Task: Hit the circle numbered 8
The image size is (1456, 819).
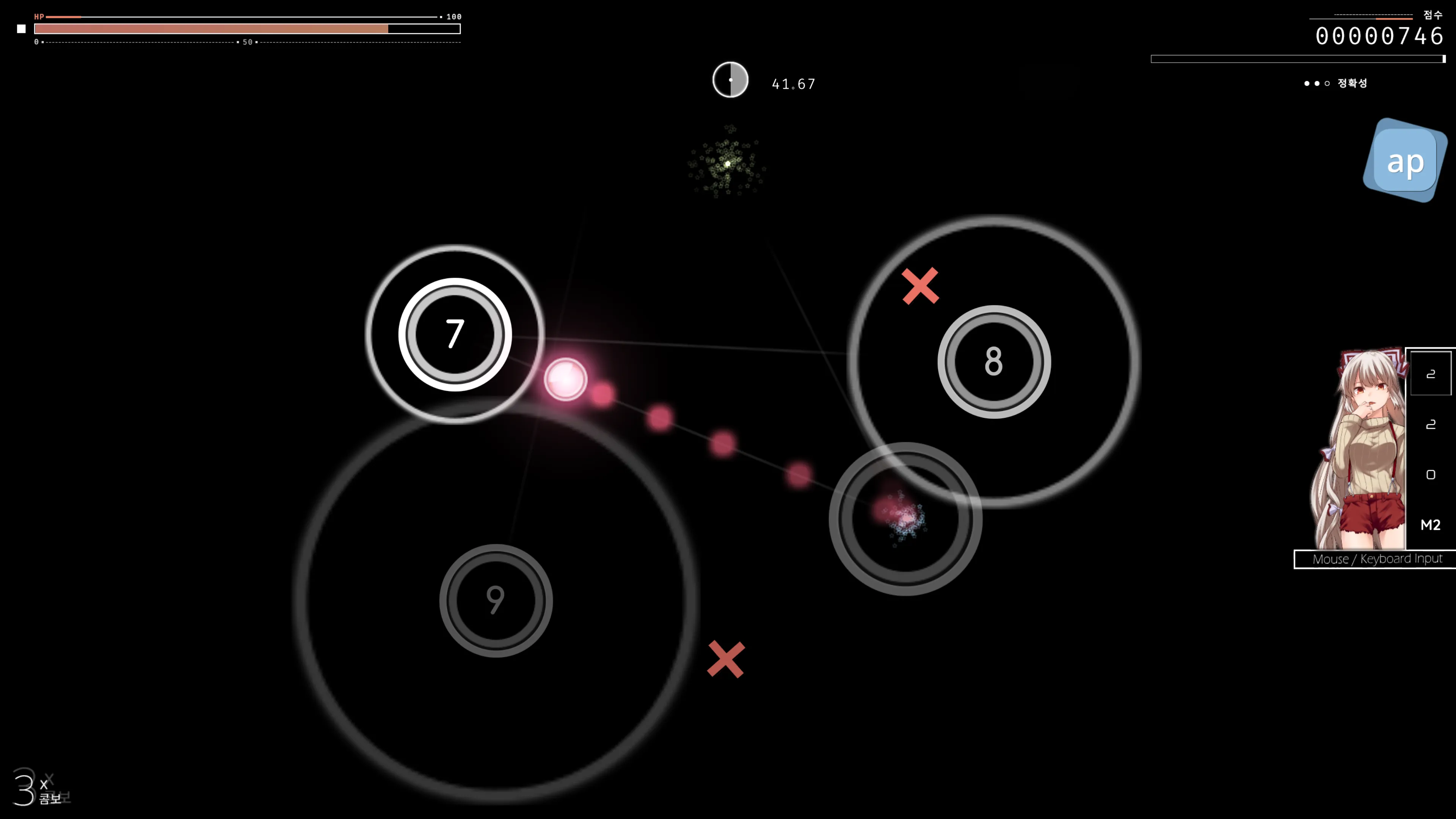Action: pyautogui.click(x=994, y=362)
